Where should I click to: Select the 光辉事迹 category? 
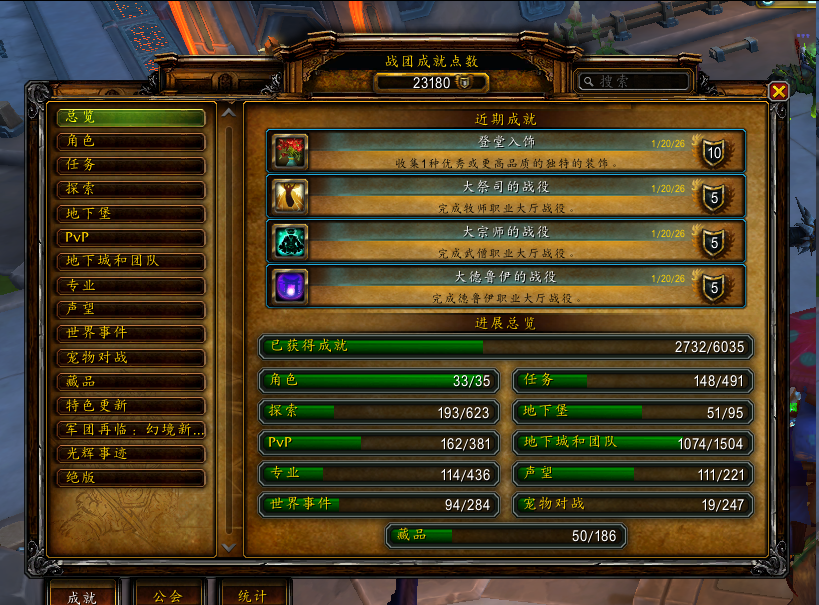(x=130, y=454)
